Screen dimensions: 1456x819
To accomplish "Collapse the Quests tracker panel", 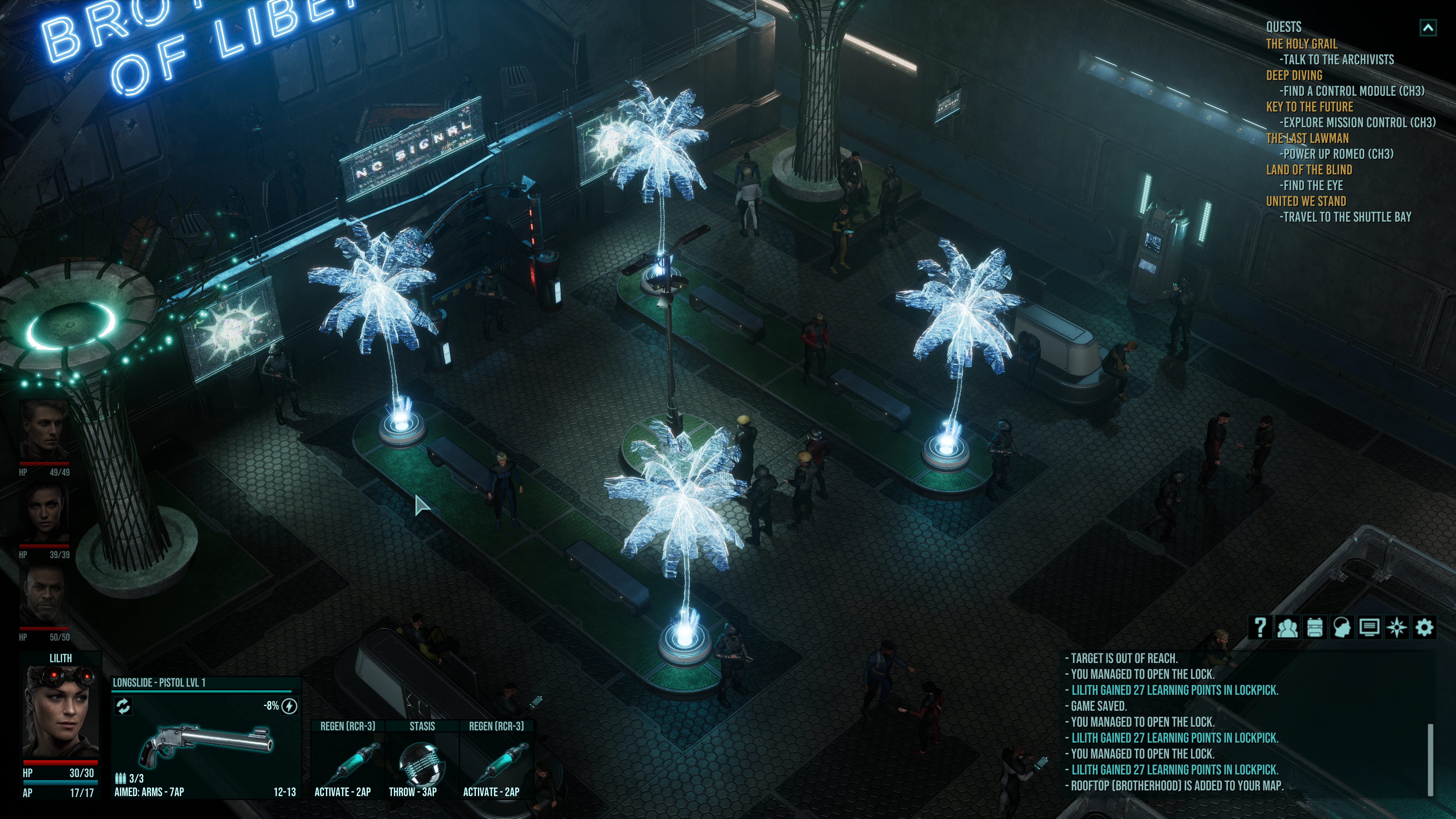I will [x=1428, y=27].
